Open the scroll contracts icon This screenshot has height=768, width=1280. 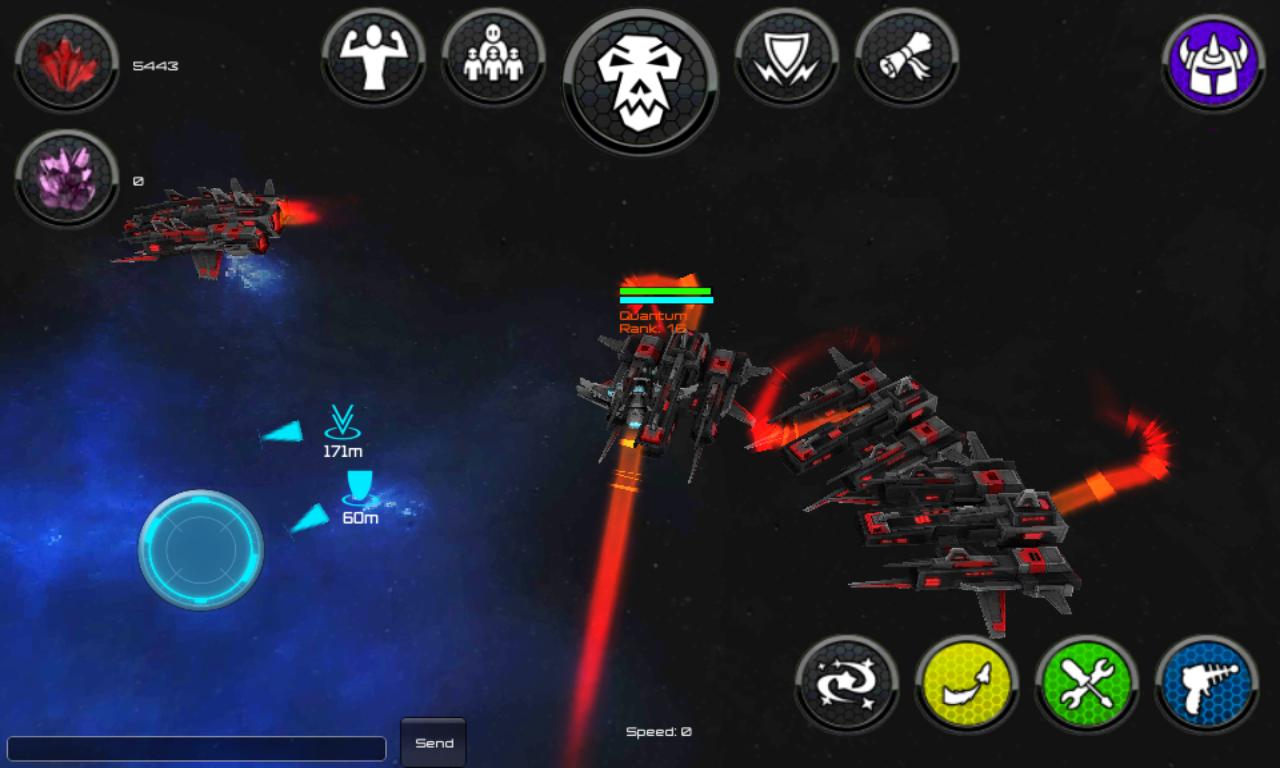[905, 60]
